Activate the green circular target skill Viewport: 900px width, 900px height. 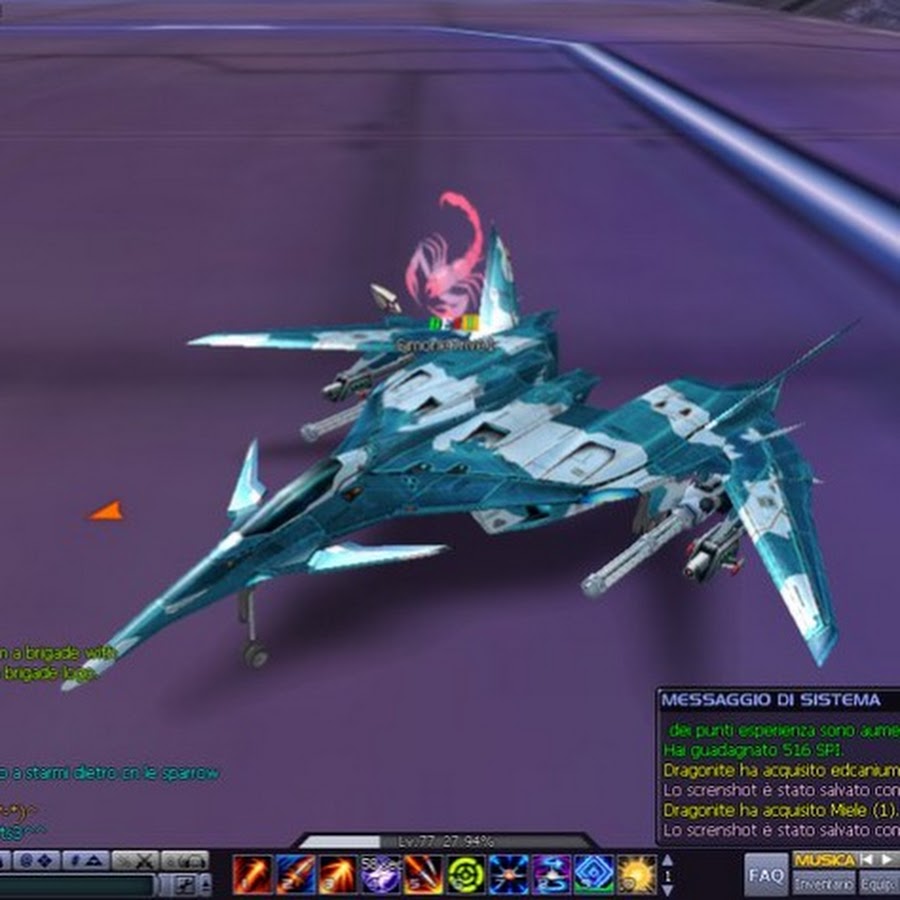click(466, 874)
